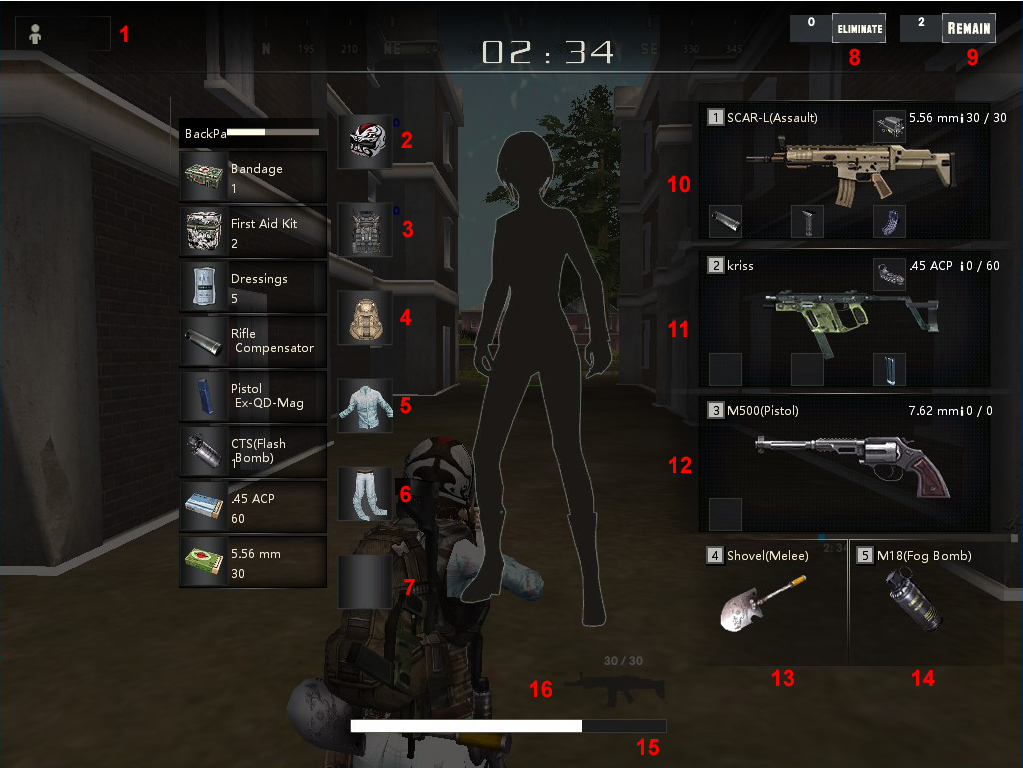
Task: Choose the CTS Flash Bomb row
Action: tap(253, 452)
